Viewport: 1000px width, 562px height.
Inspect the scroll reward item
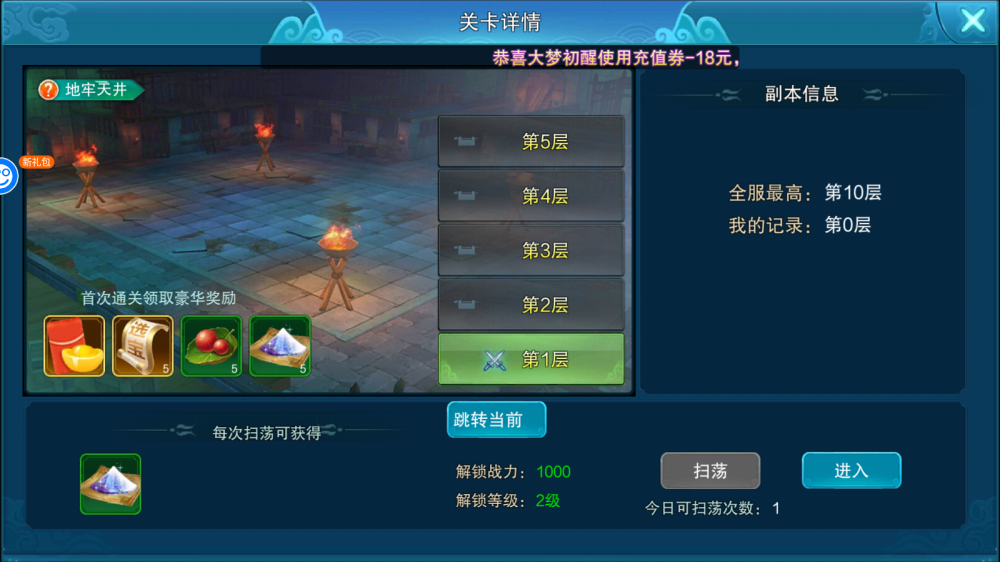tap(143, 346)
